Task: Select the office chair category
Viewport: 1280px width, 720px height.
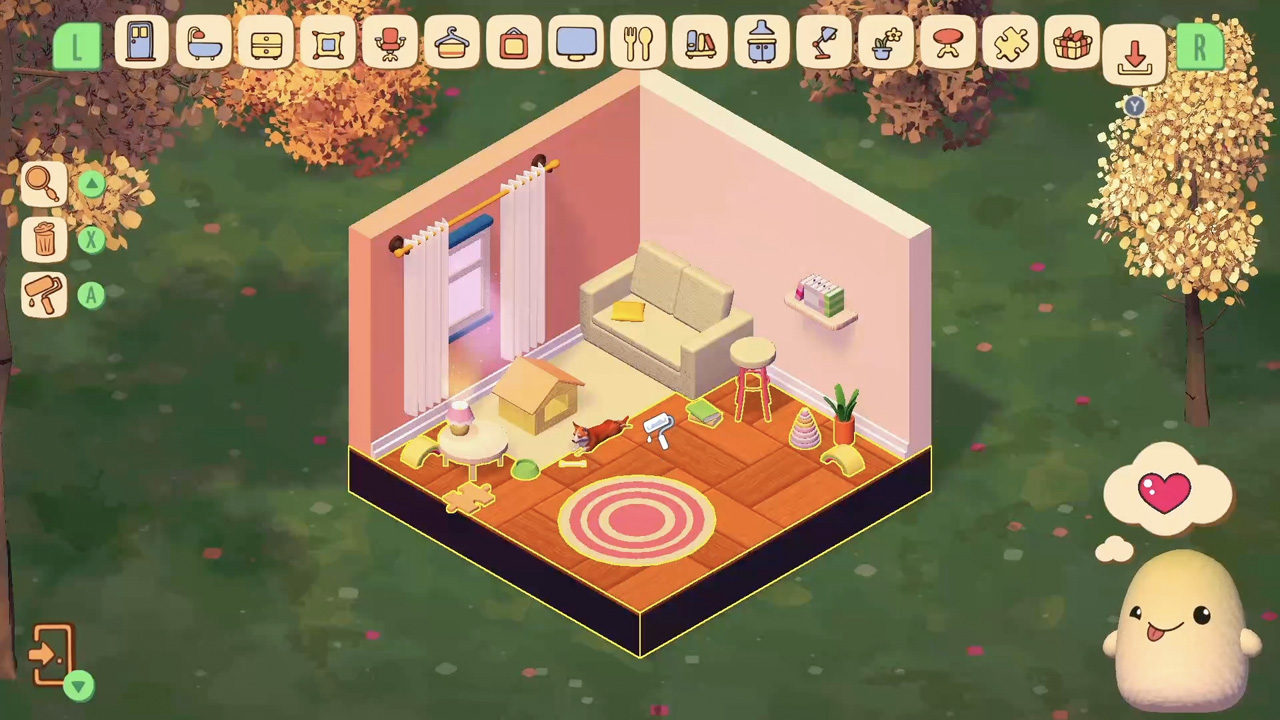Action: click(390, 43)
